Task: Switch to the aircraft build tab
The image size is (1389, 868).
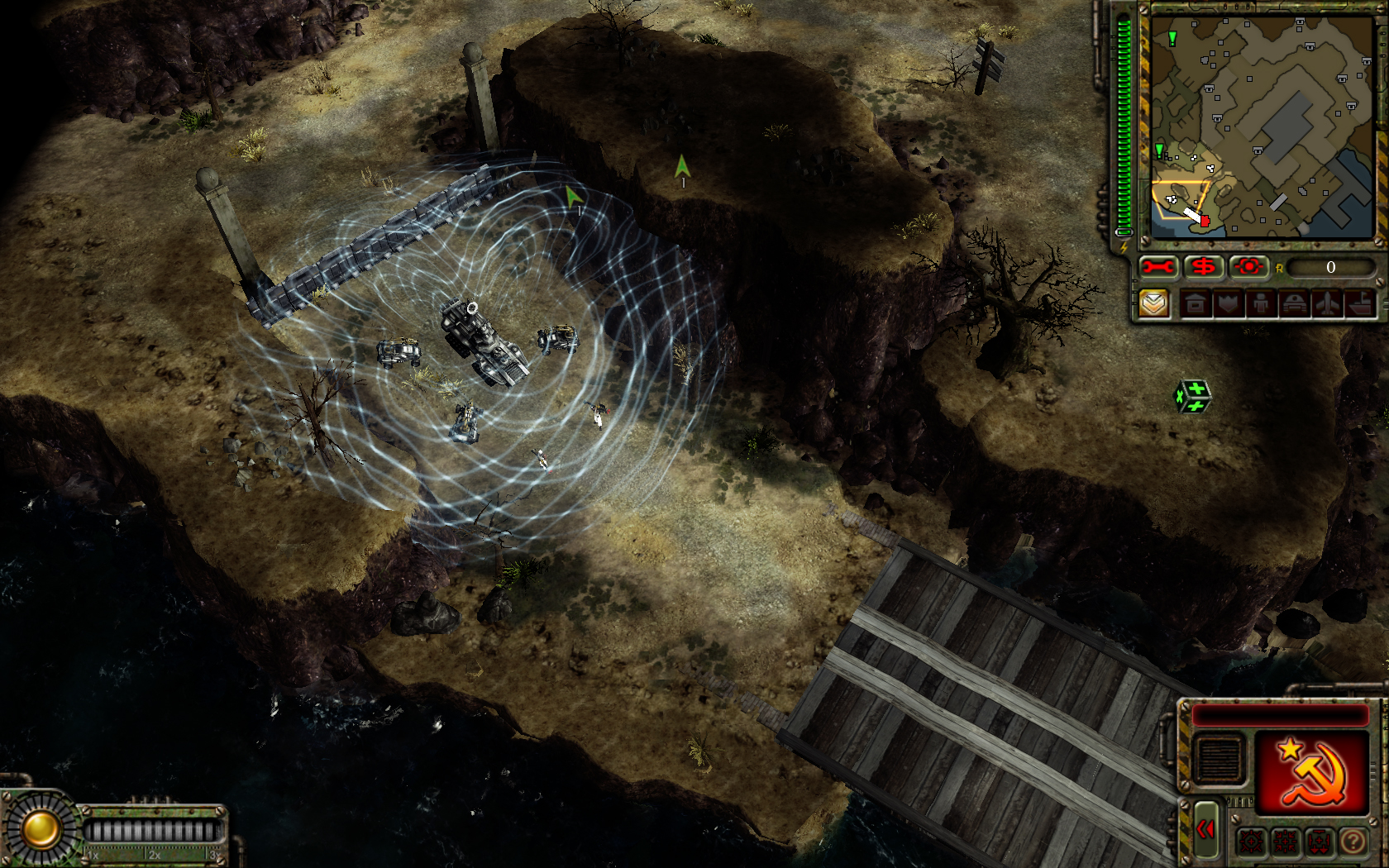Action: click(1327, 304)
